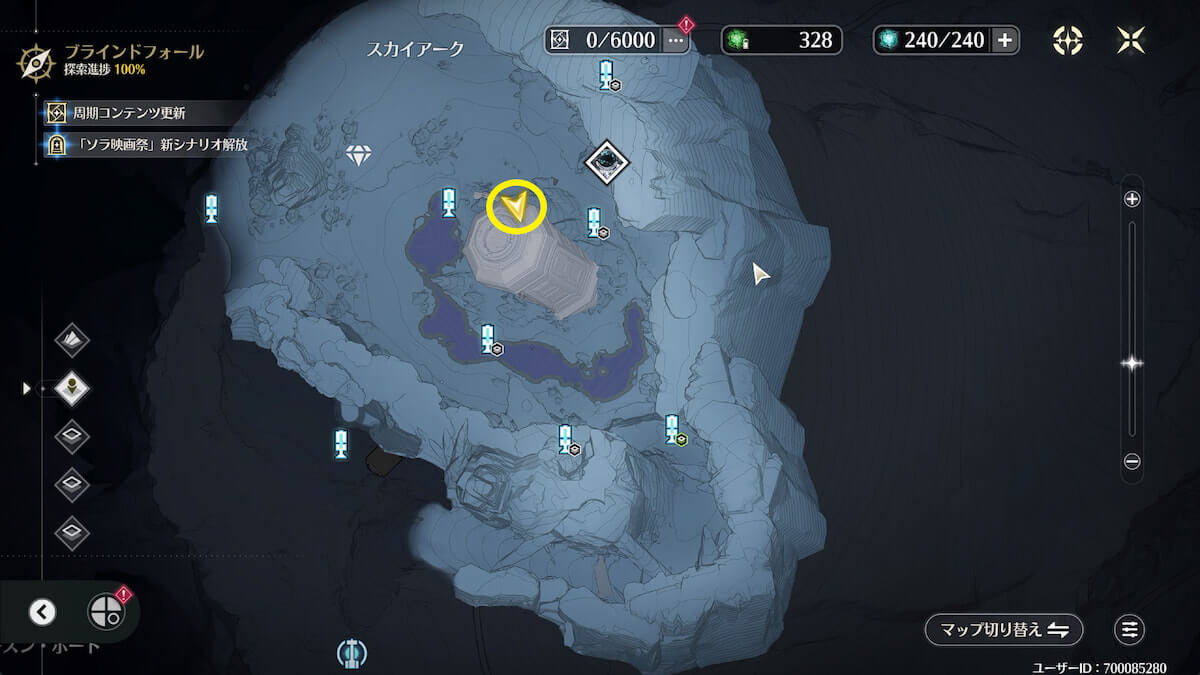This screenshot has width=1200, height=675.
Task: Open the 0/6000 points details button
Action: coord(676,40)
